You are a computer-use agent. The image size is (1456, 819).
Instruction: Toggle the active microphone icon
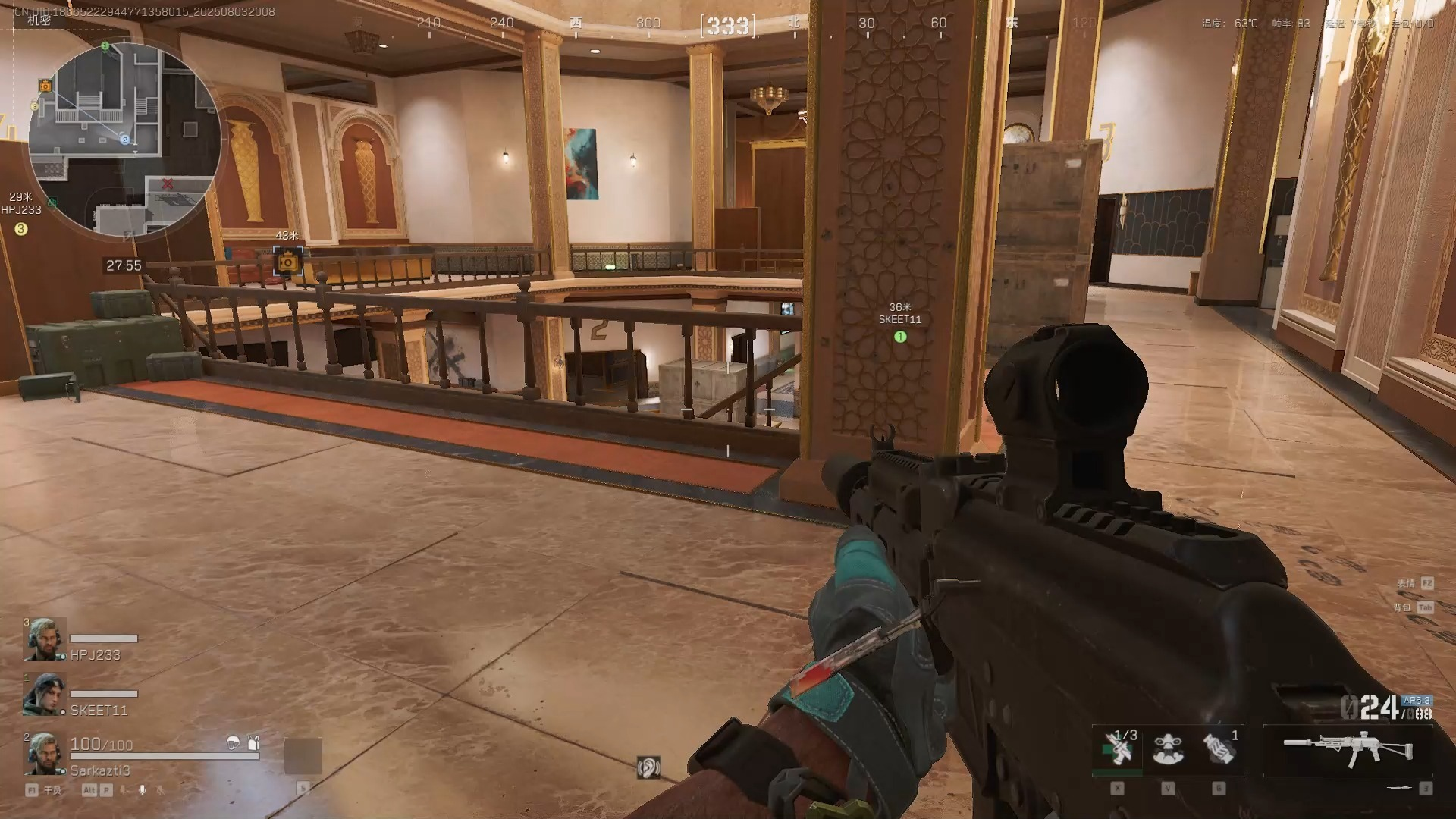[142, 790]
